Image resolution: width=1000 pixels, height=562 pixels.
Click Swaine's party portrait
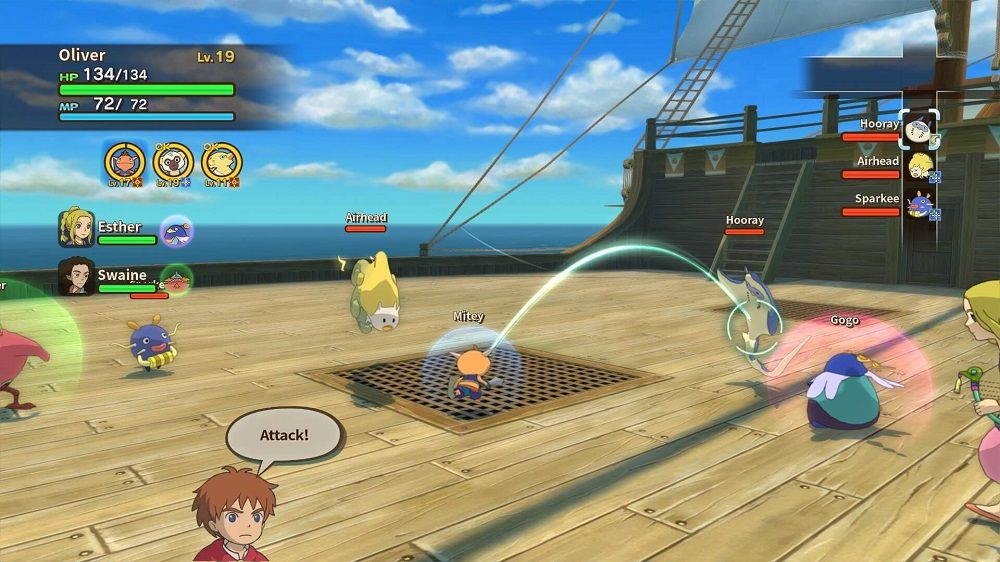pyautogui.click(x=76, y=276)
